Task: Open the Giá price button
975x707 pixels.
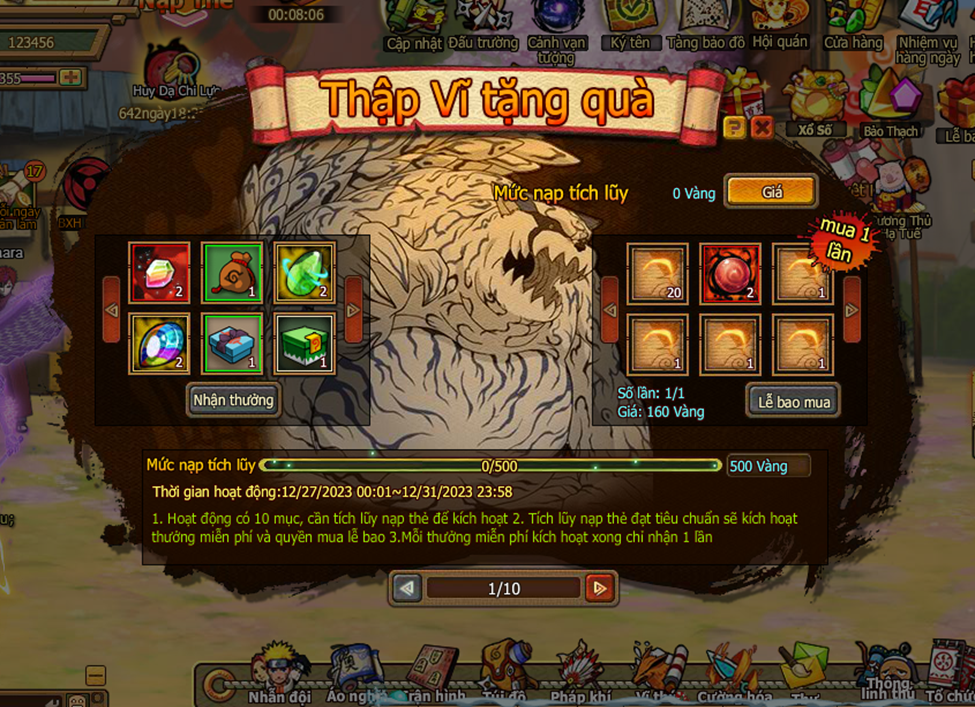Action: pyautogui.click(x=771, y=192)
